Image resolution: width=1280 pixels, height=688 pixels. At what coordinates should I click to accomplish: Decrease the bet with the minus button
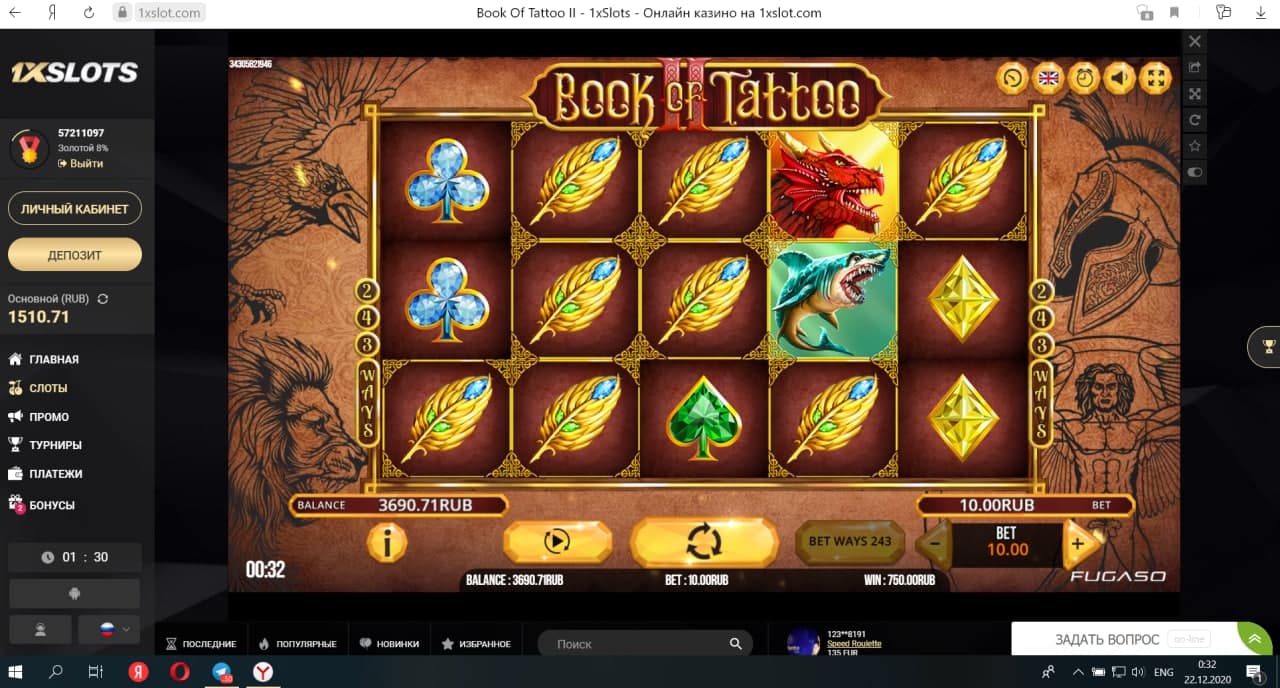coord(933,544)
